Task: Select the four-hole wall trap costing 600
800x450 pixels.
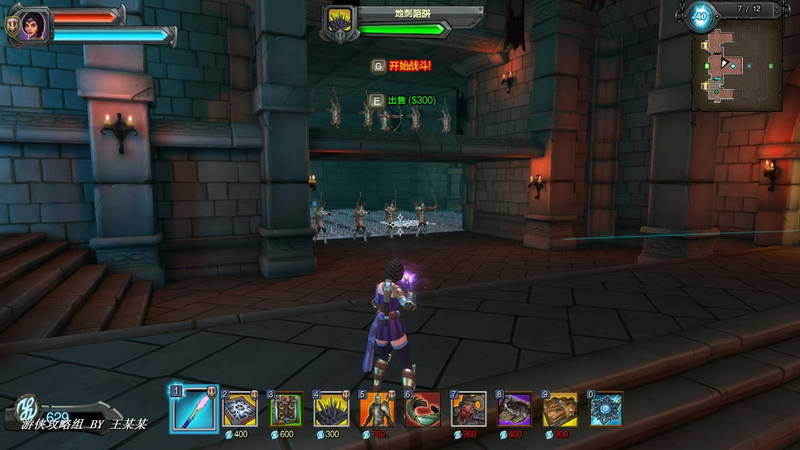Action: pyautogui.click(x=287, y=409)
